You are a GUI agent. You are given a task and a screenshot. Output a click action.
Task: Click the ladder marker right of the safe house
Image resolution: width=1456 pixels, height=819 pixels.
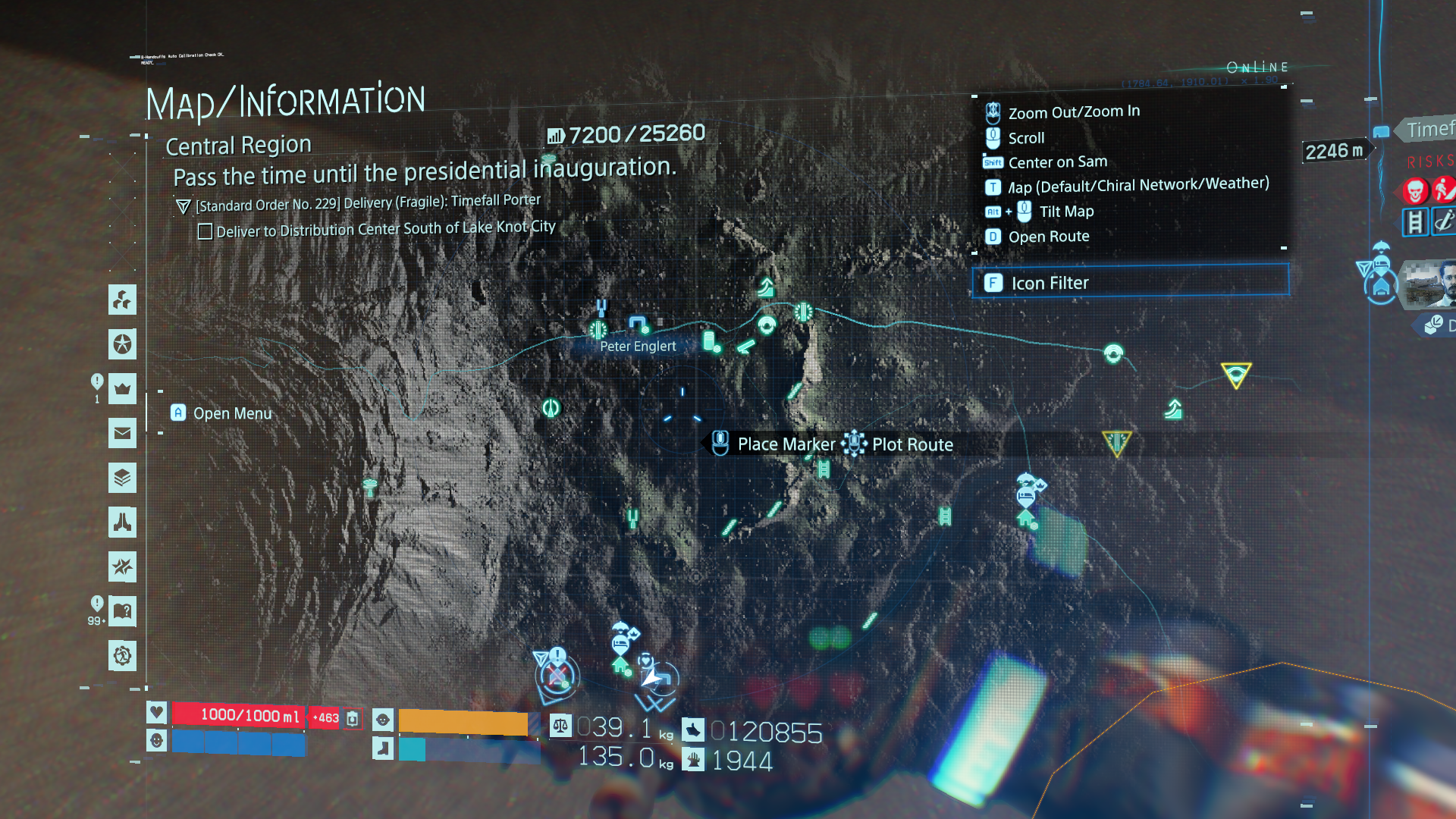(945, 516)
